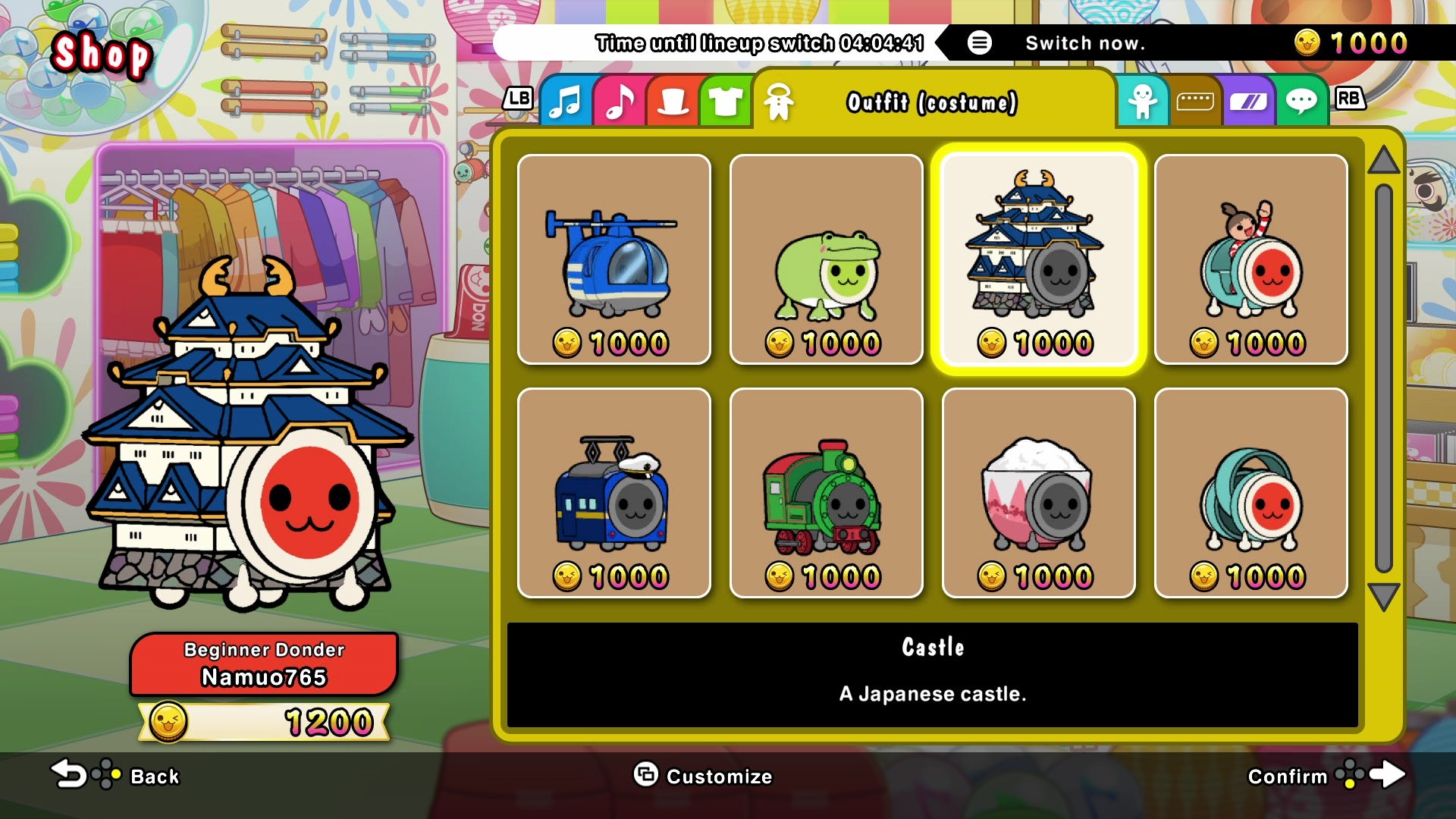This screenshot has width=1456, height=819.
Task: Open the purple stripes pattern tab
Action: point(1250,100)
